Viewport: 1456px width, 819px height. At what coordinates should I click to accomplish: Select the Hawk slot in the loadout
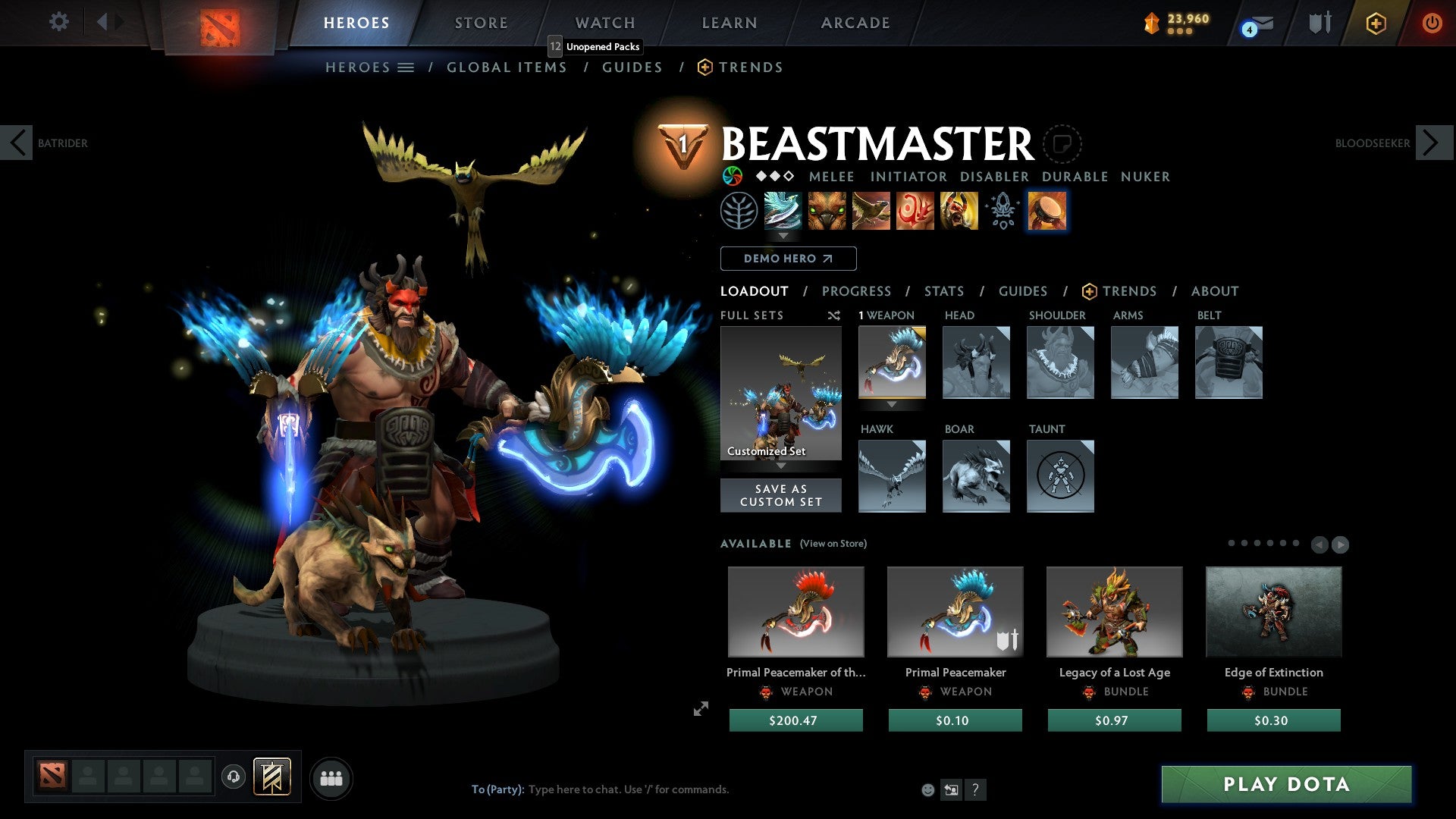click(x=892, y=476)
